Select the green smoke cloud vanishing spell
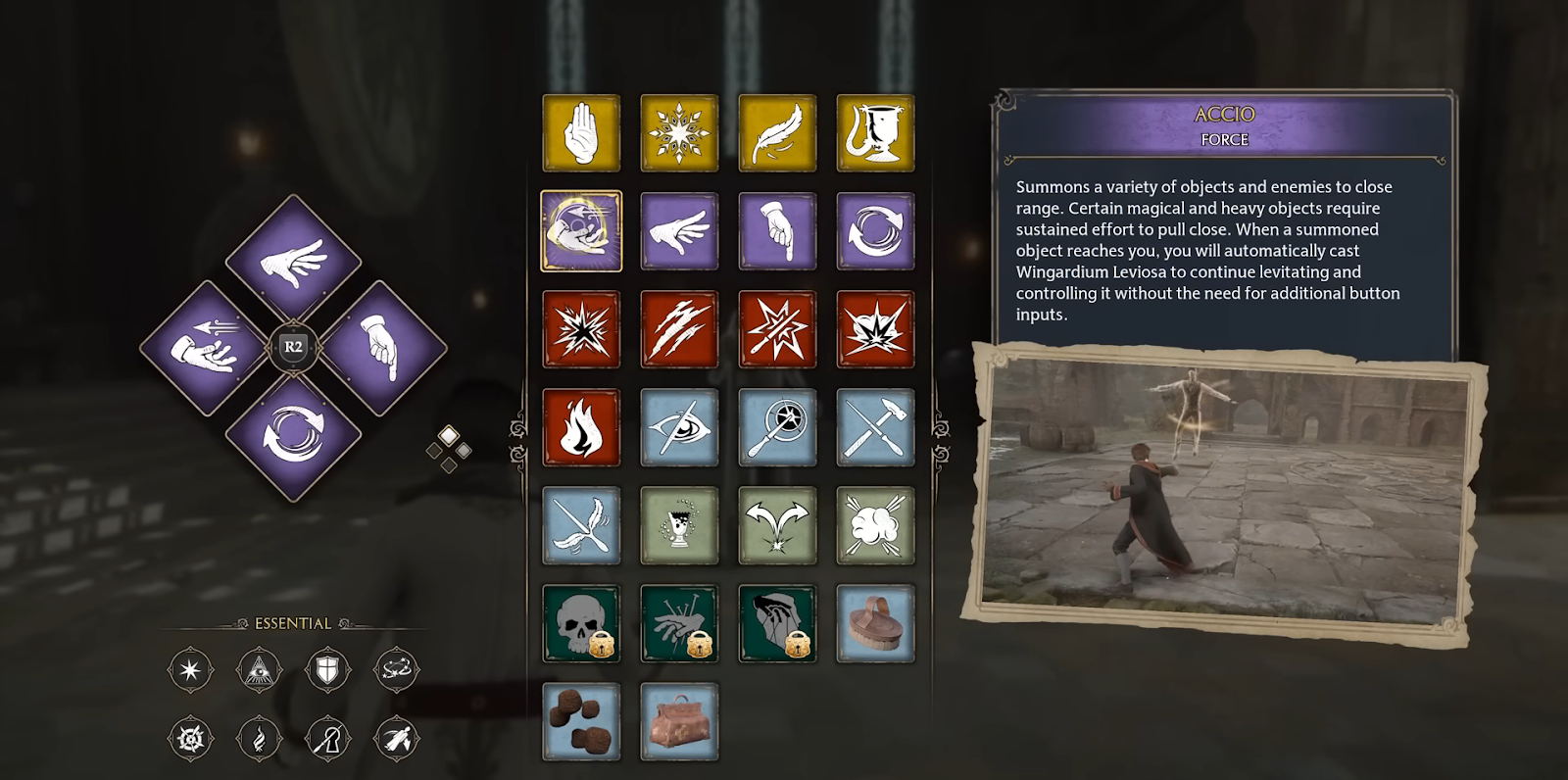 pos(875,525)
